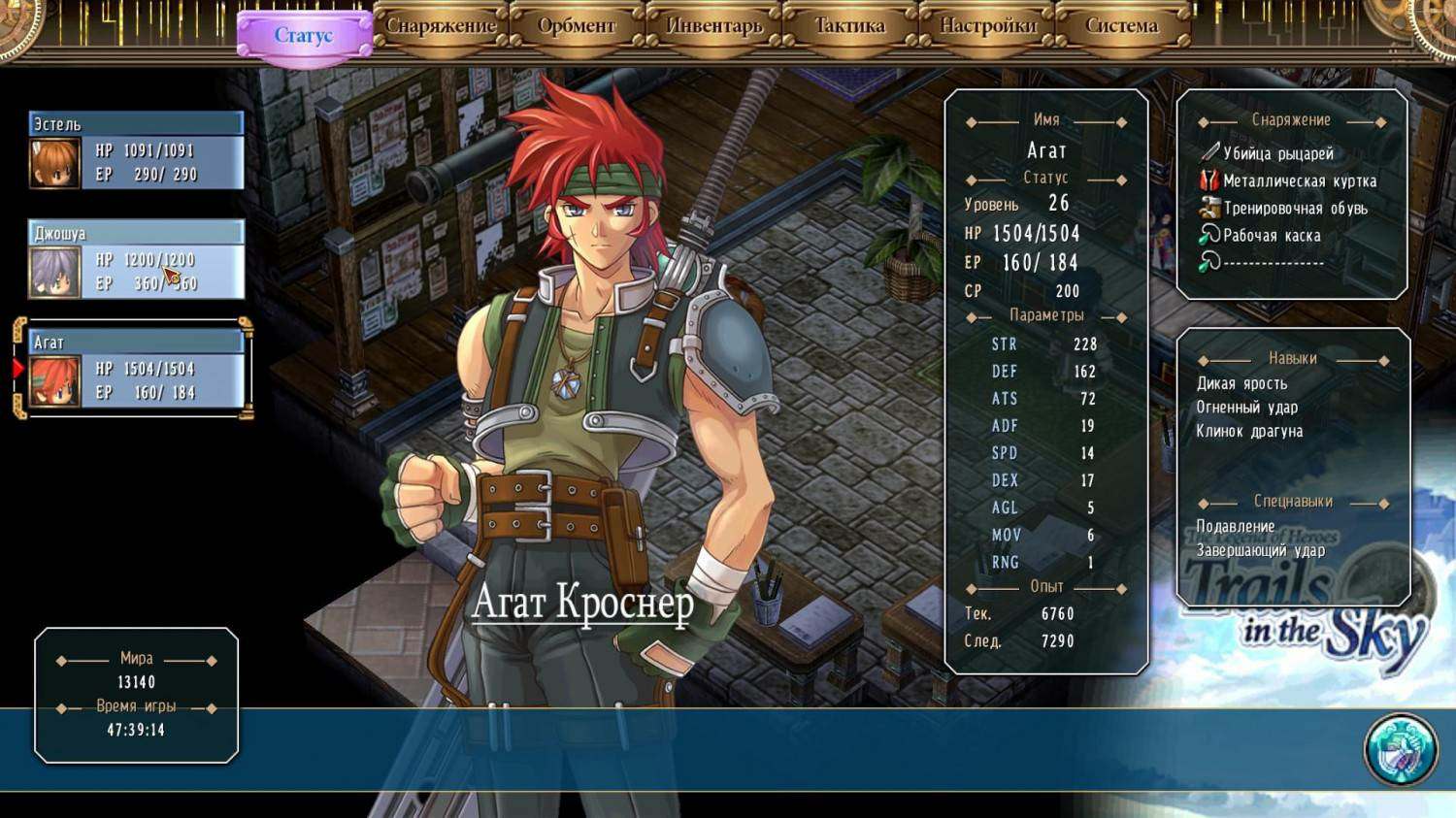Select party member Джошуа
The height and width of the screenshot is (818, 1456).
tap(136, 260)
